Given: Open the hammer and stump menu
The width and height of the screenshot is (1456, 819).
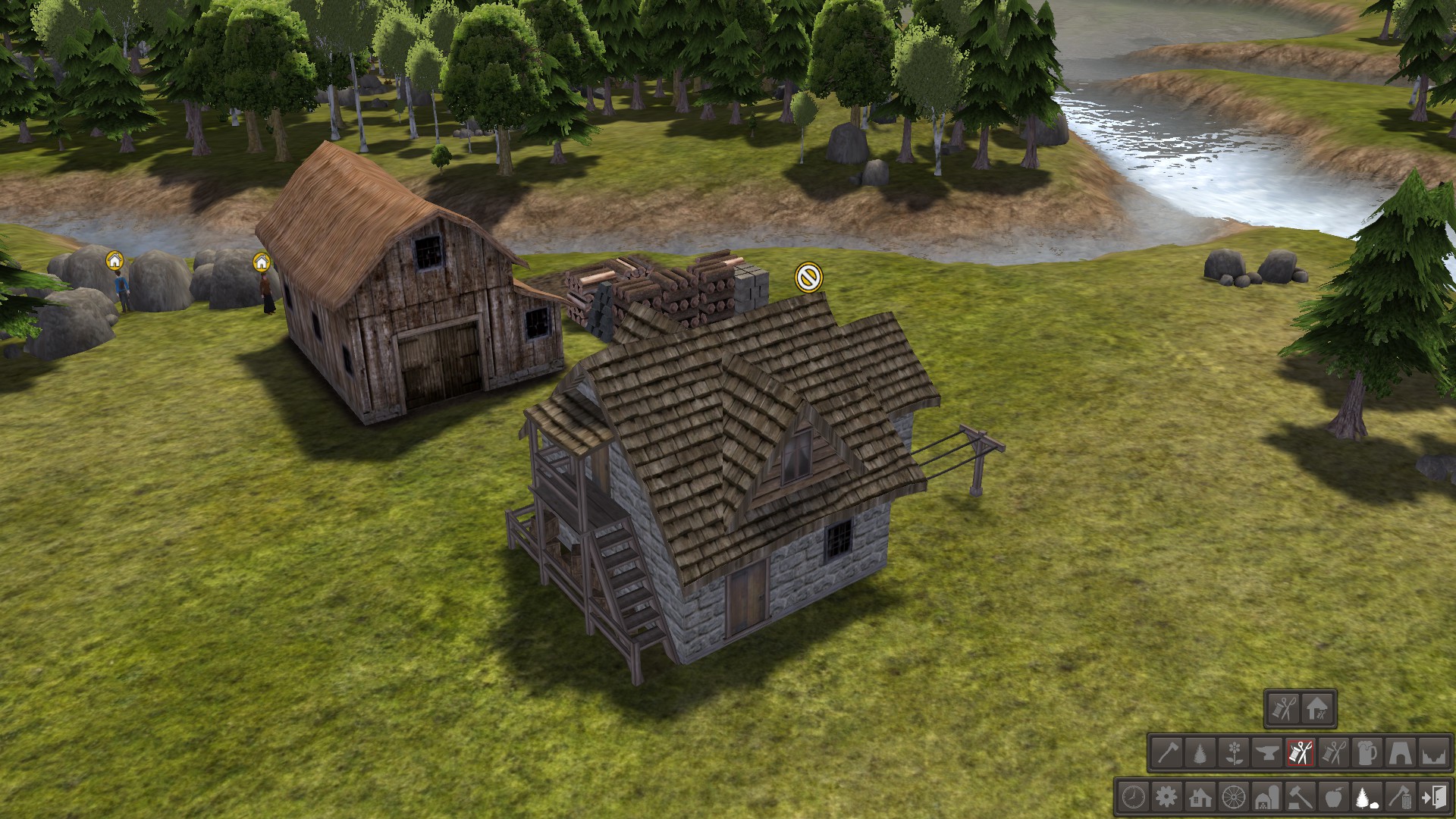Looking at the screenshot, I should 1301,798.
